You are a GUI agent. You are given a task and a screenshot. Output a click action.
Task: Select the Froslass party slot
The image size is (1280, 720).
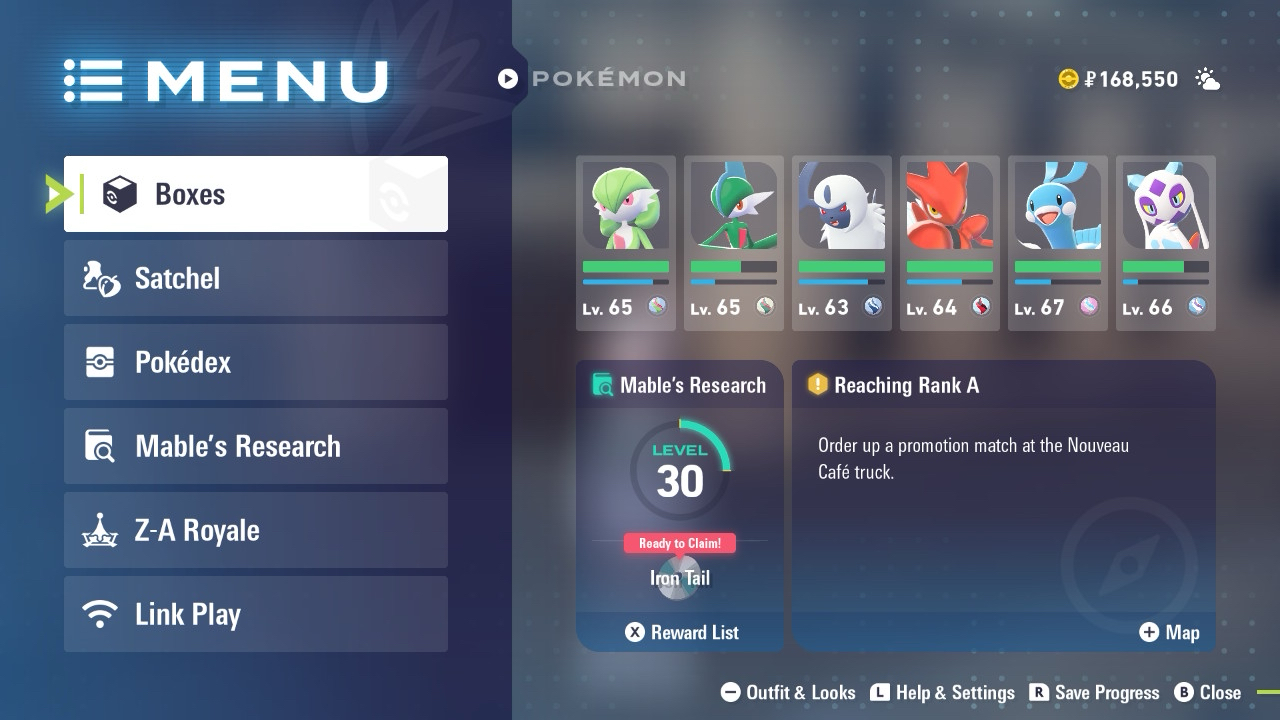pos(1166,242)
